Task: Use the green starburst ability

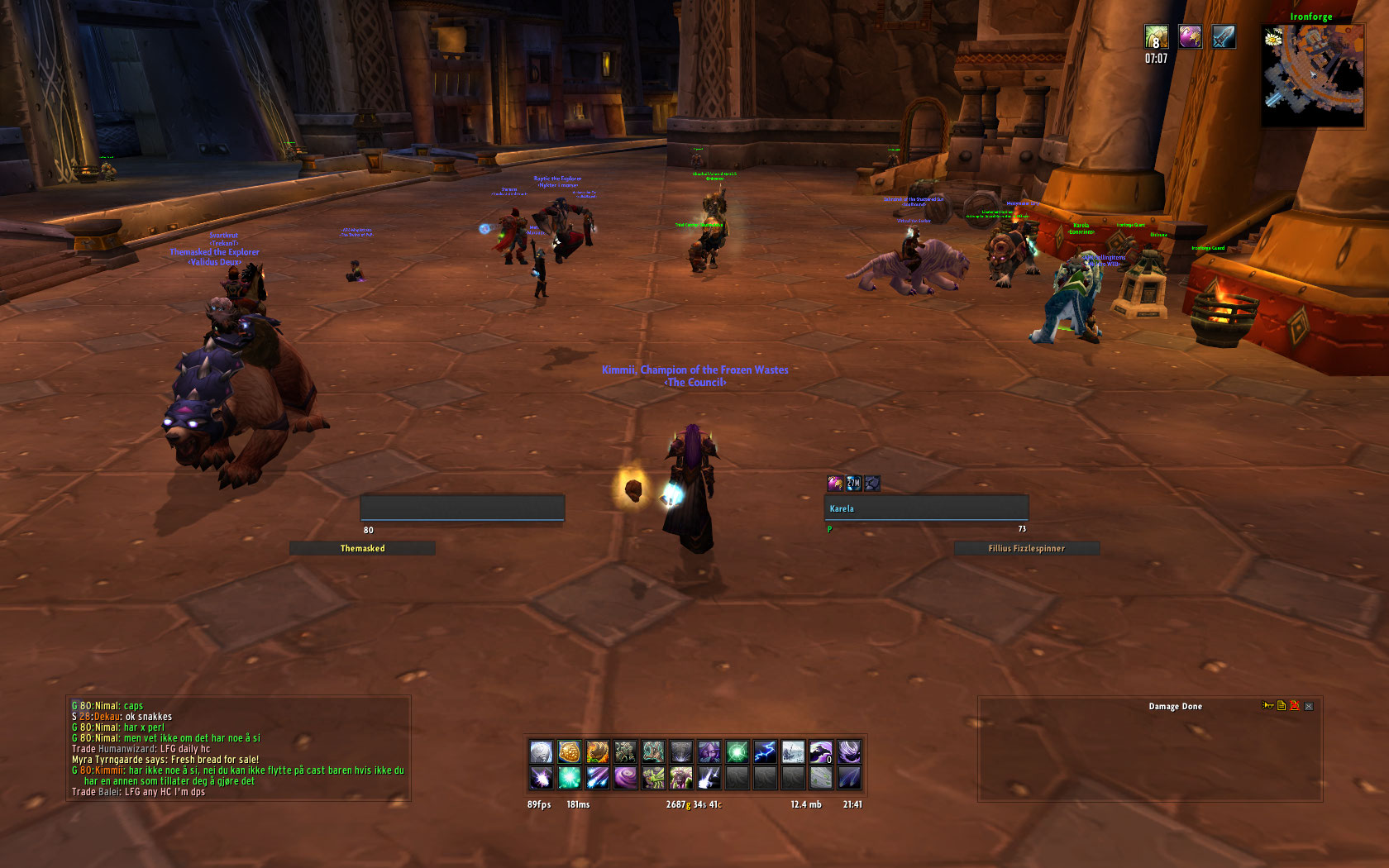Action: [737, 751]
